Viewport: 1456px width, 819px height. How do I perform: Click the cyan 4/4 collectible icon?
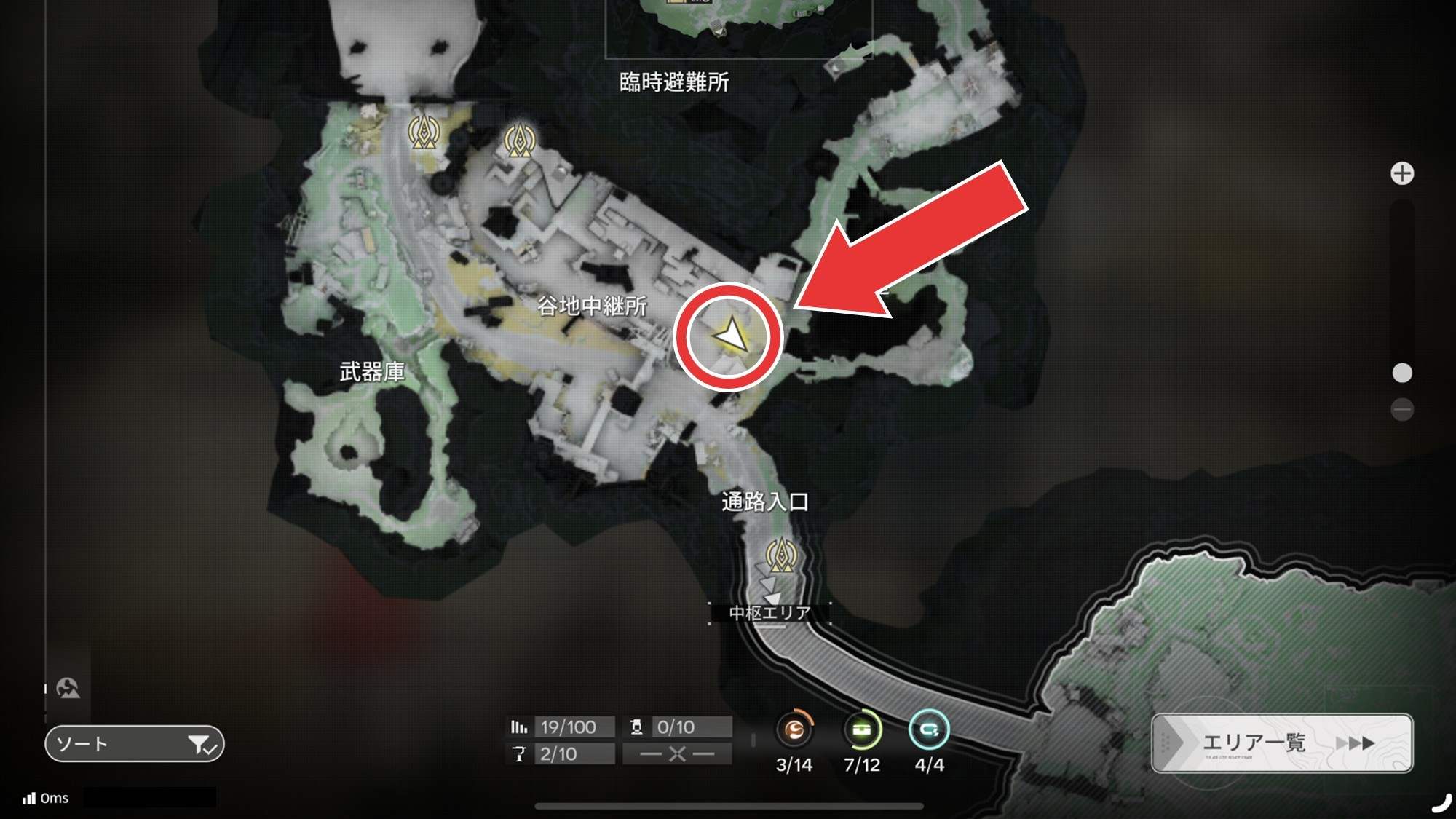point(929,729)
